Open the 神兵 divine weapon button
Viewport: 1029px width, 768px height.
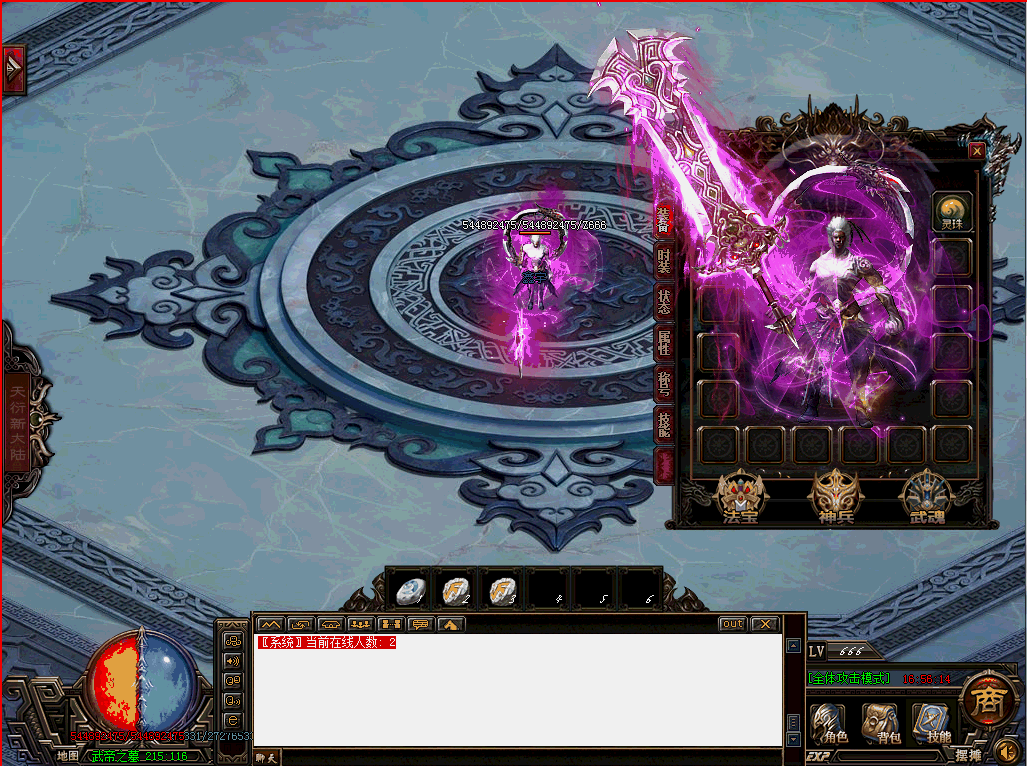tap(834, 497)
